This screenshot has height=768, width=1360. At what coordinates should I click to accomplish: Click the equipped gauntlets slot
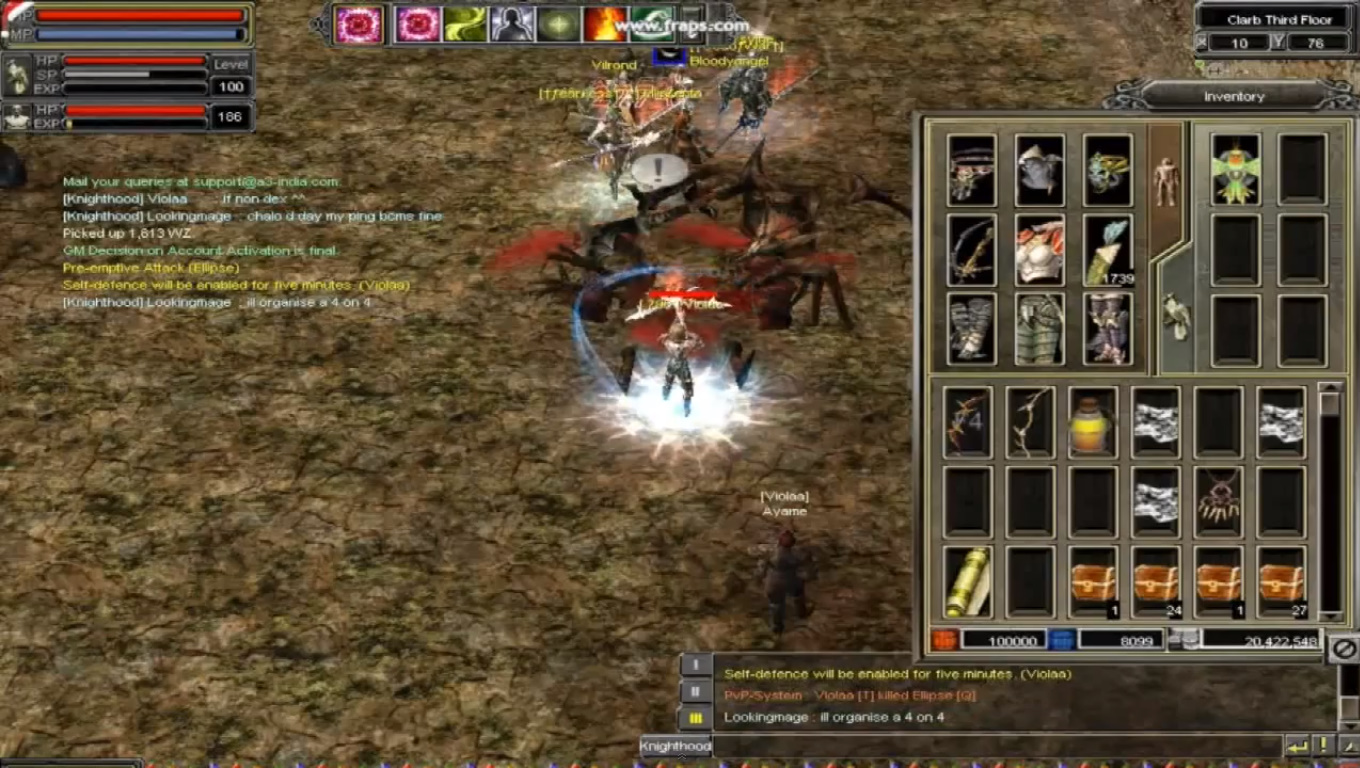coord(972,329)
